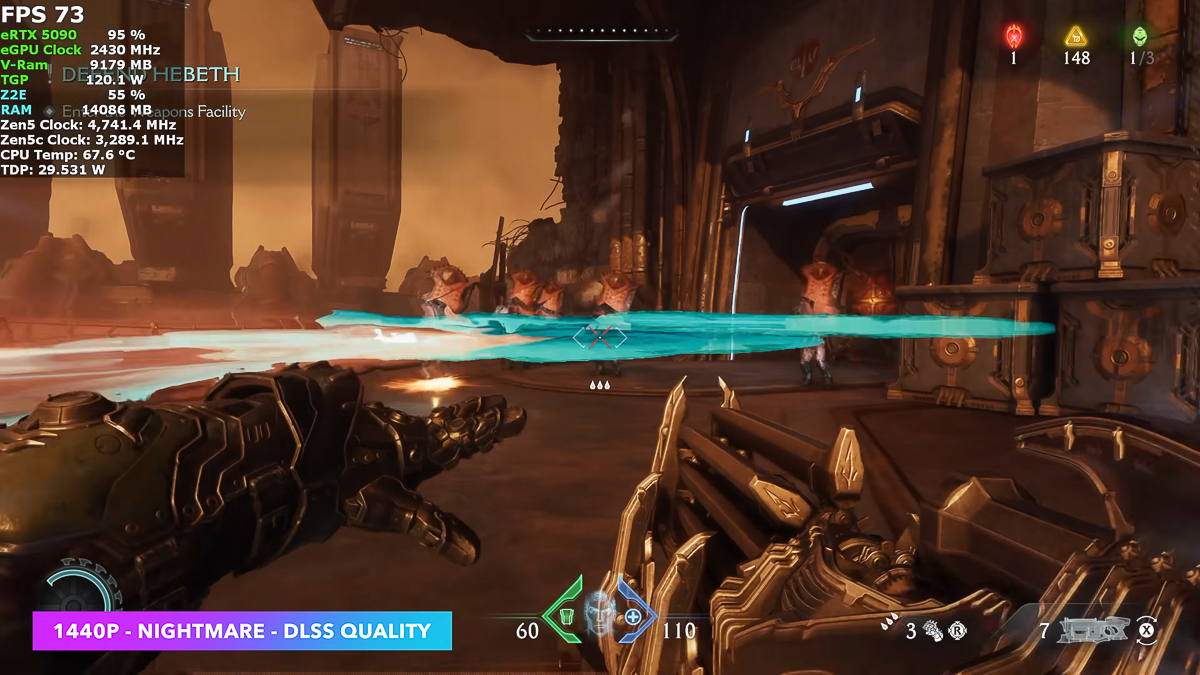Click the red demonic shield icon
This screenshot has width=1200, height=675.
tap(1013, 37)
